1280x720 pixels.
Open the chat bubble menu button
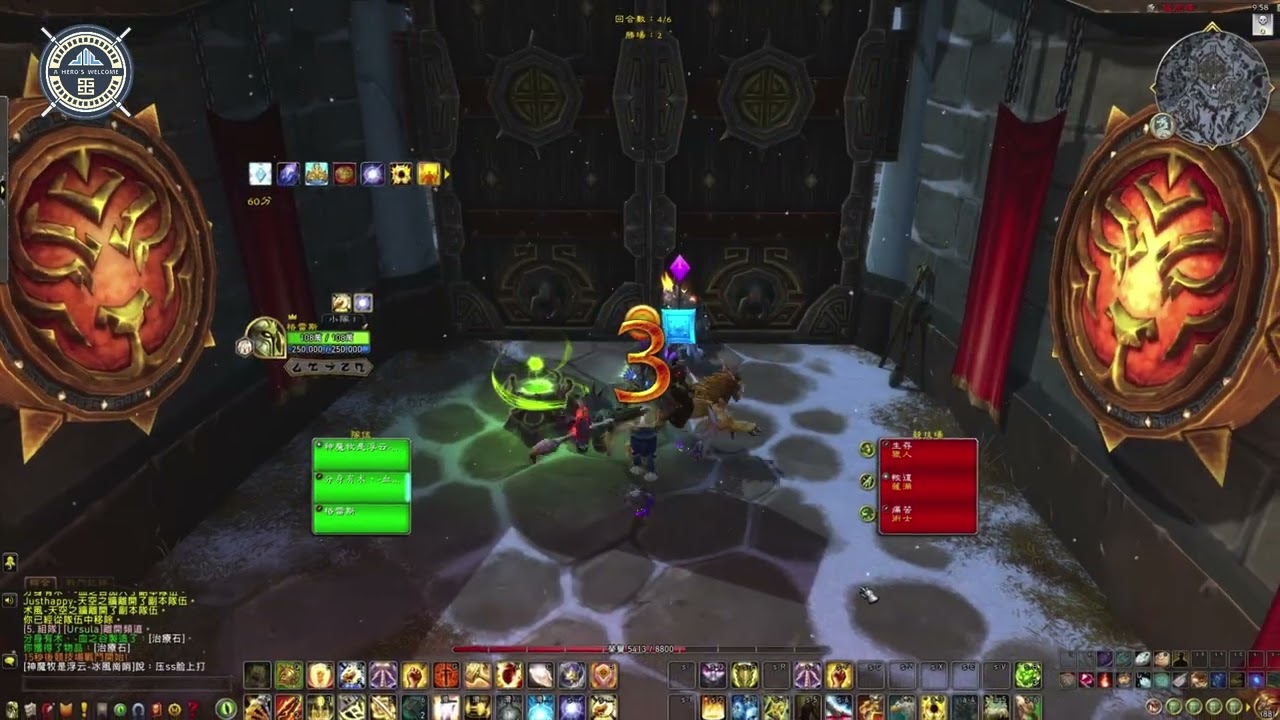point(9,661)
